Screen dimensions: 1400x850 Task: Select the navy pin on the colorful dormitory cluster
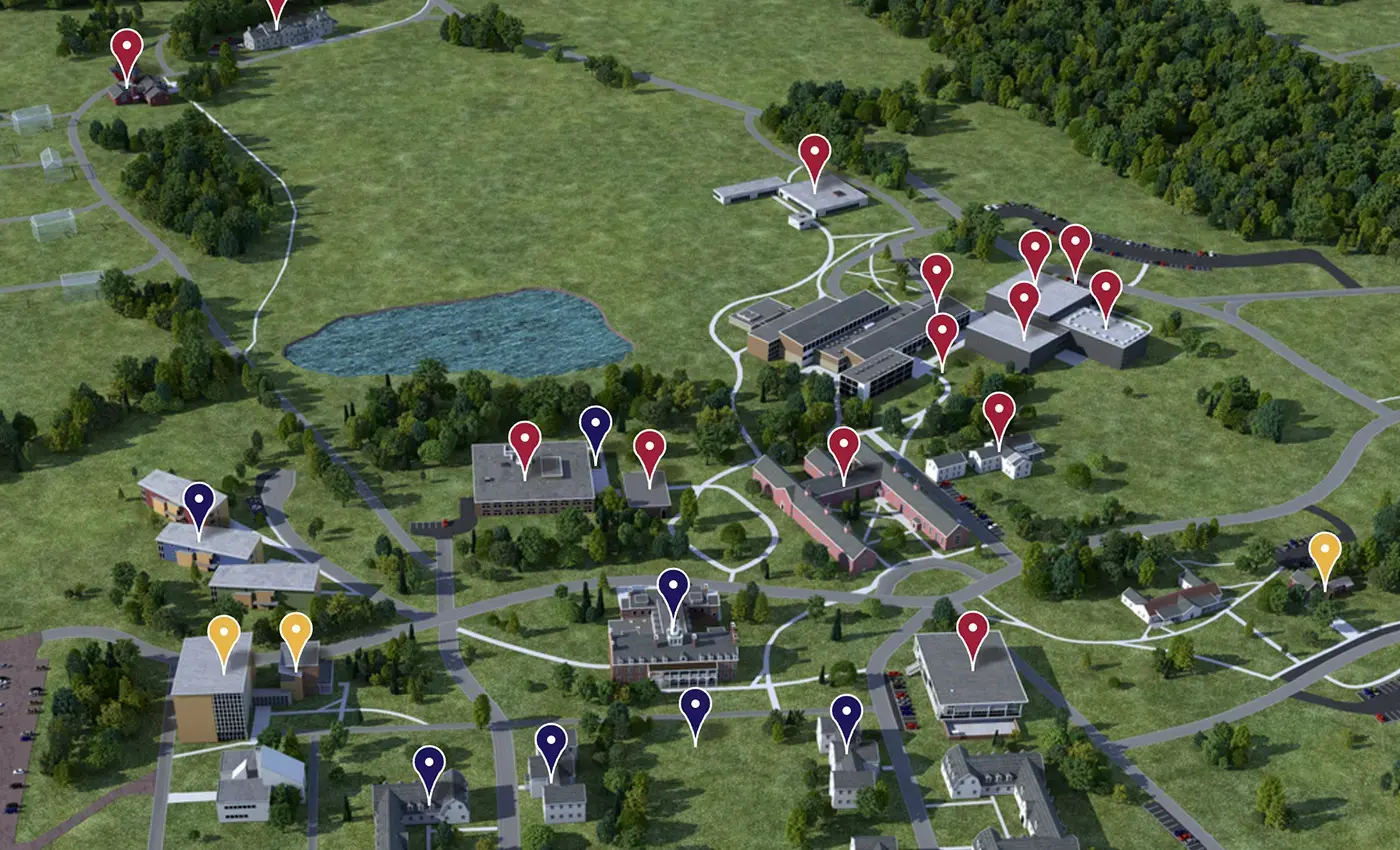199,502
